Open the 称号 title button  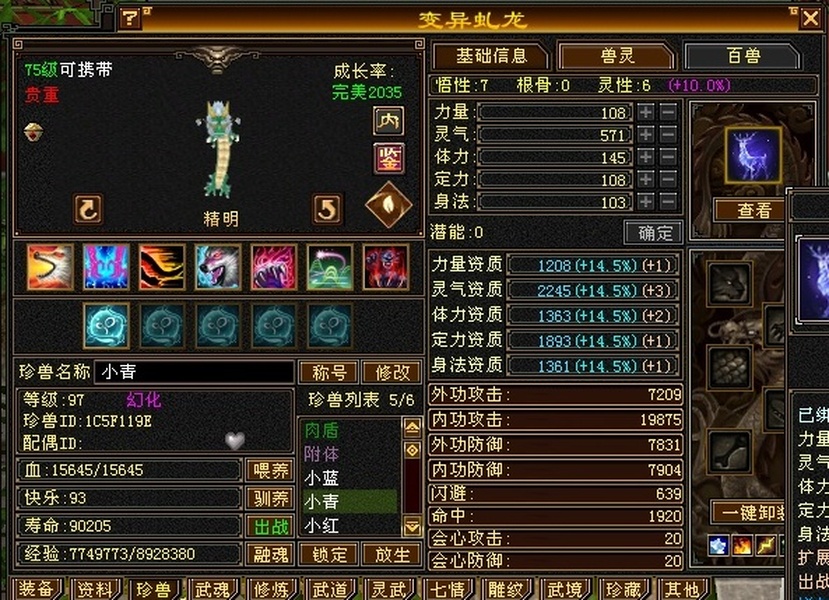tap(329, 372)
